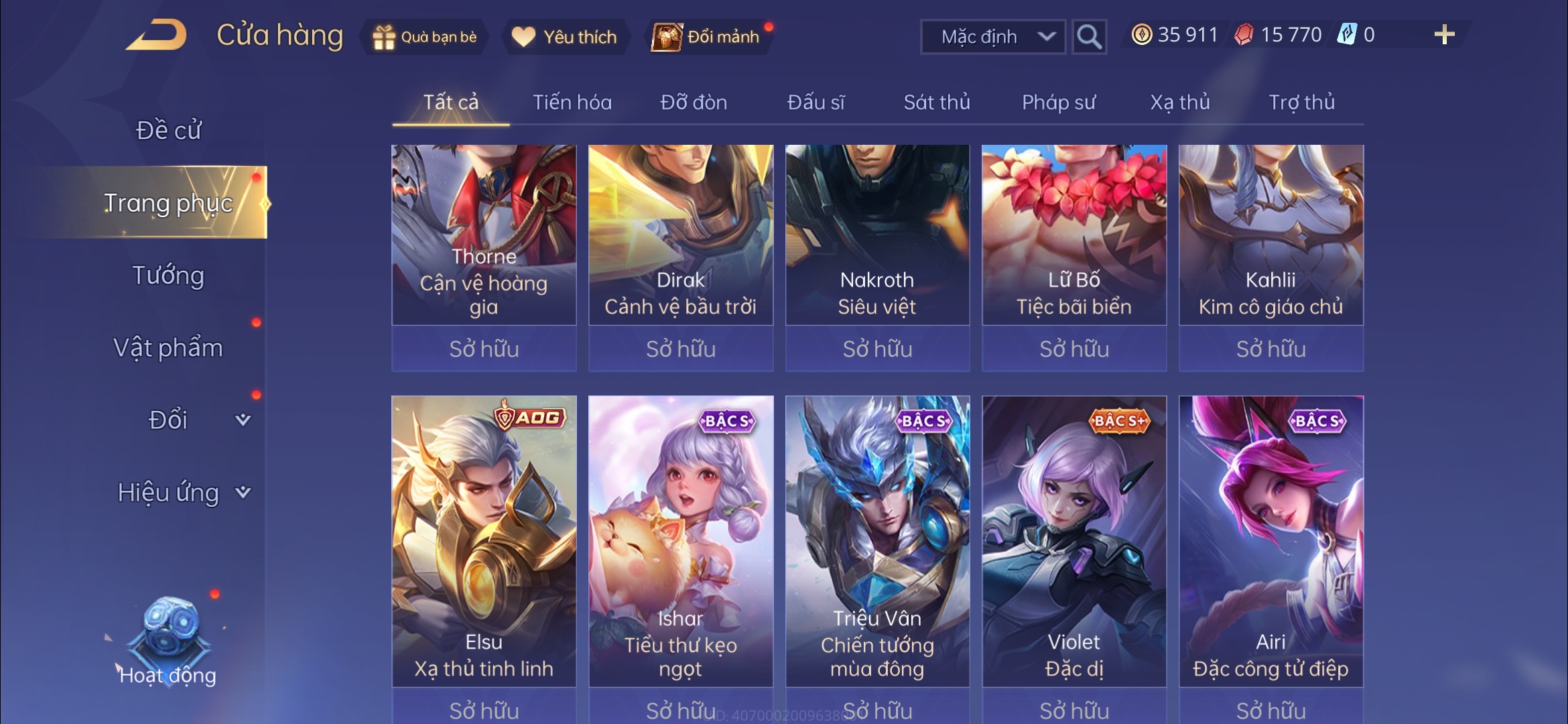Expand the Hiệu ứng sidebar section
This screenshot has width=1568, height=724.
click(x=170, y=491)
